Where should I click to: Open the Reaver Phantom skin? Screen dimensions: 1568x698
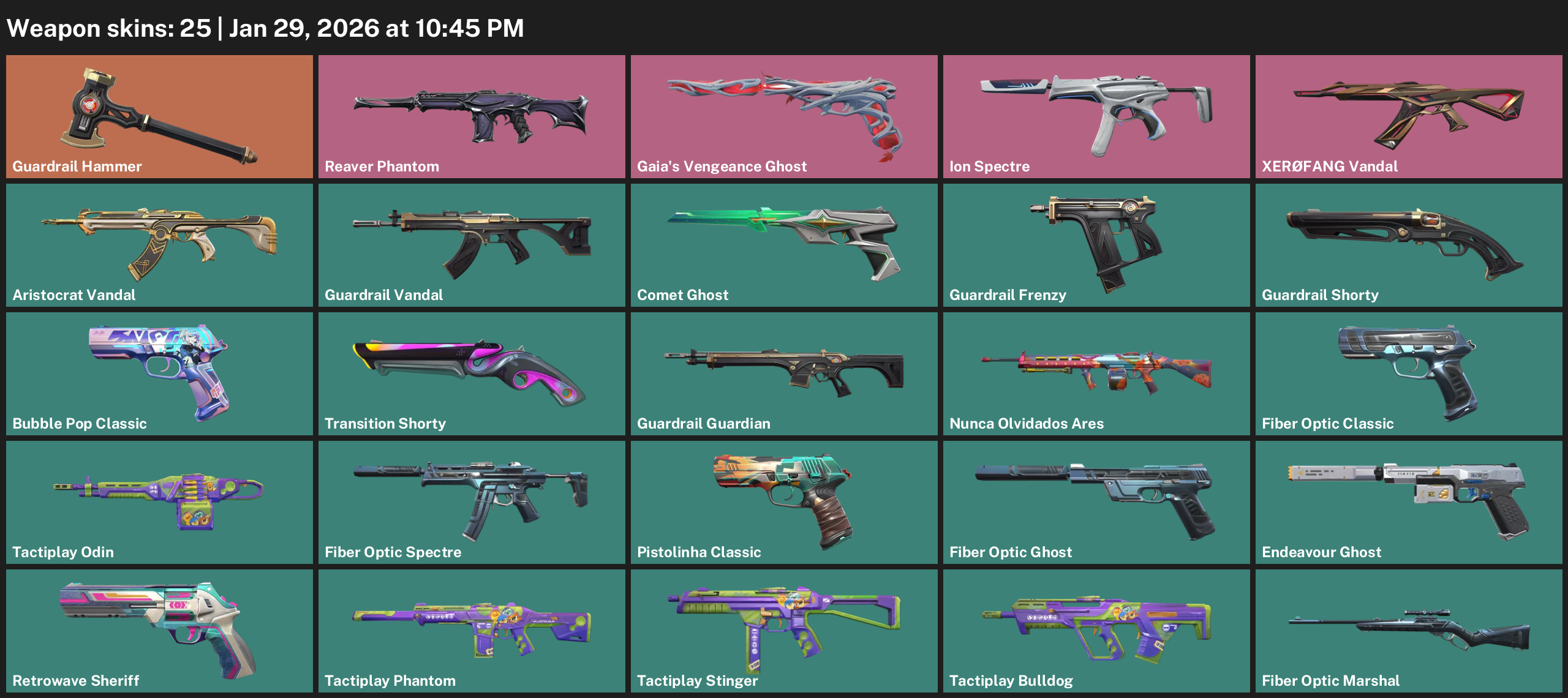(472, 116)
